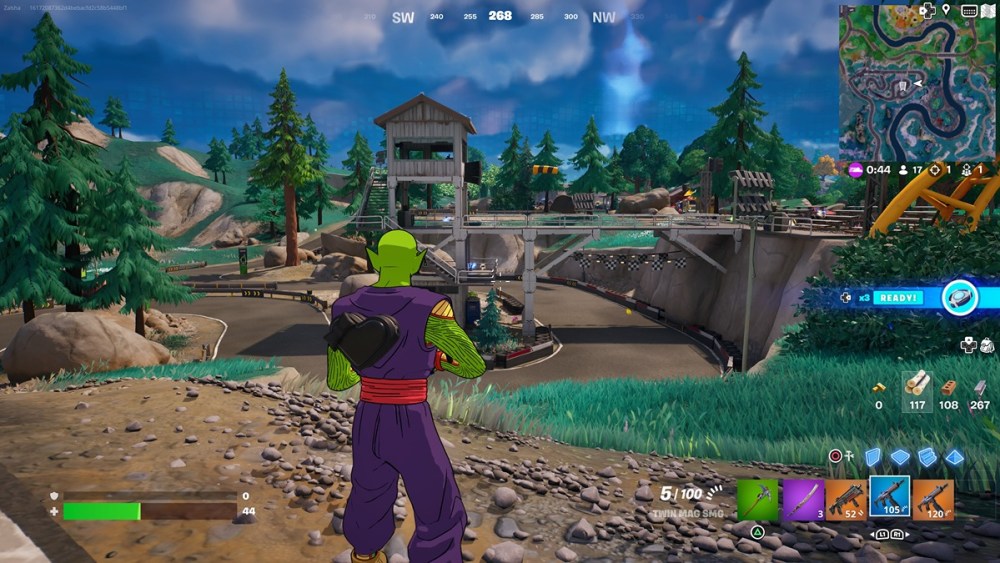Select the pyramid roof building piece
This screenshot has width=1000, height=563.
[954, 457]
